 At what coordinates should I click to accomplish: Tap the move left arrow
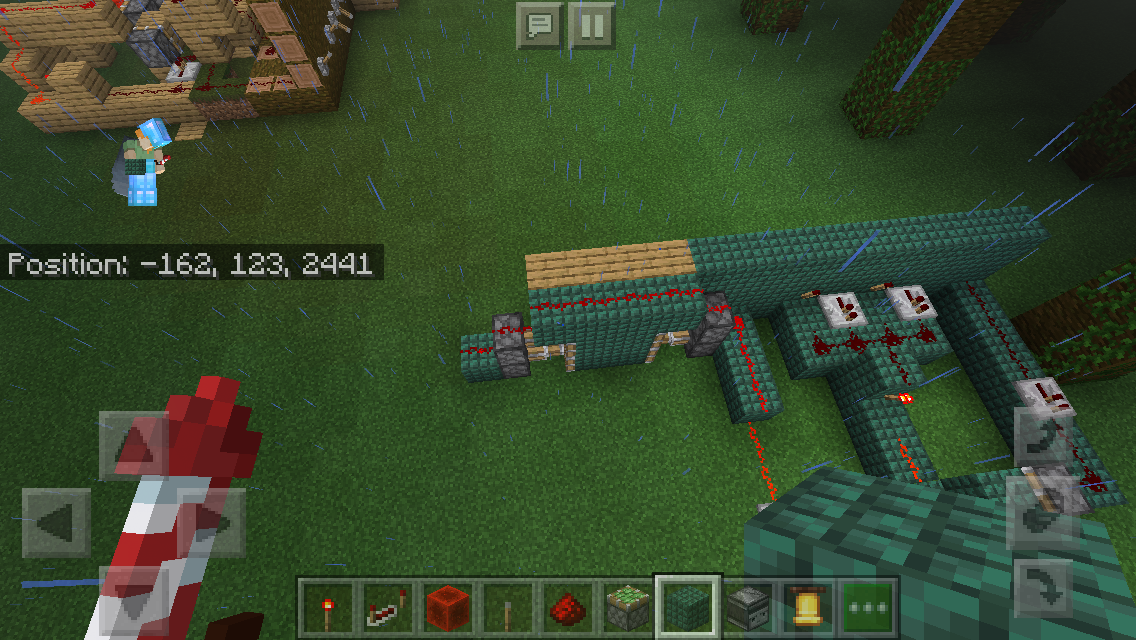(x=56, y=522)
